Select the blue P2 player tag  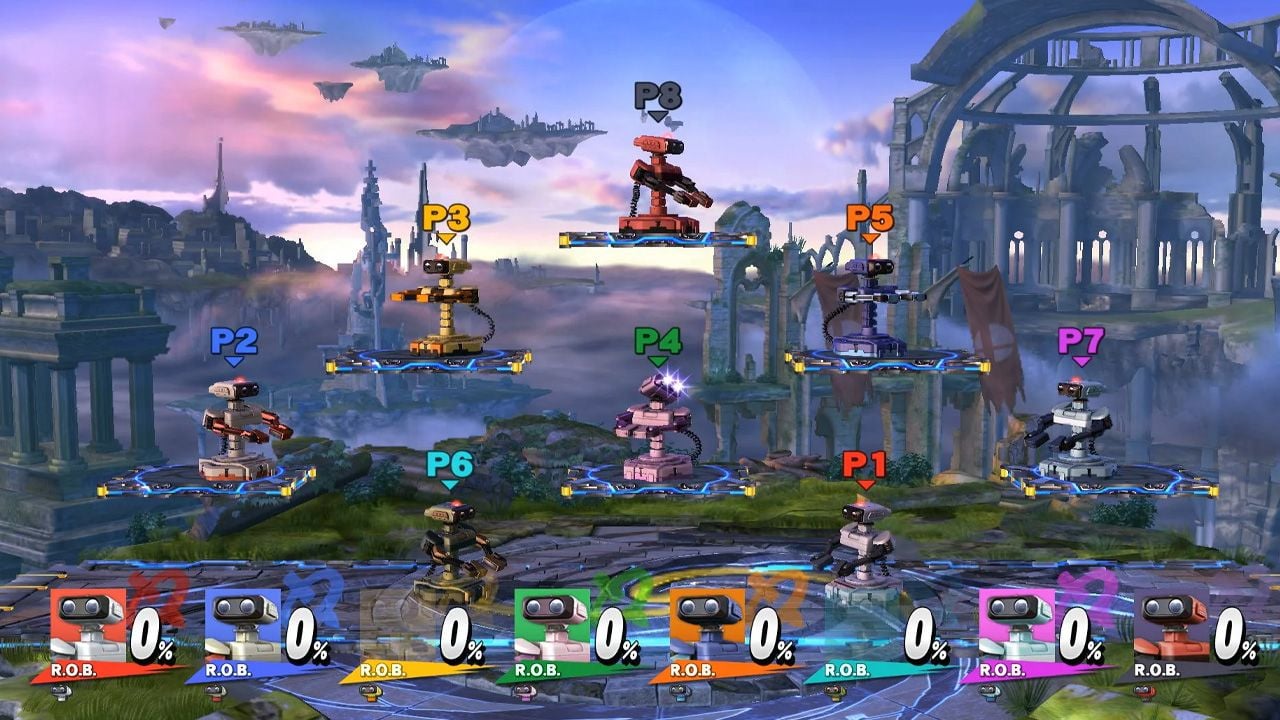234,342
